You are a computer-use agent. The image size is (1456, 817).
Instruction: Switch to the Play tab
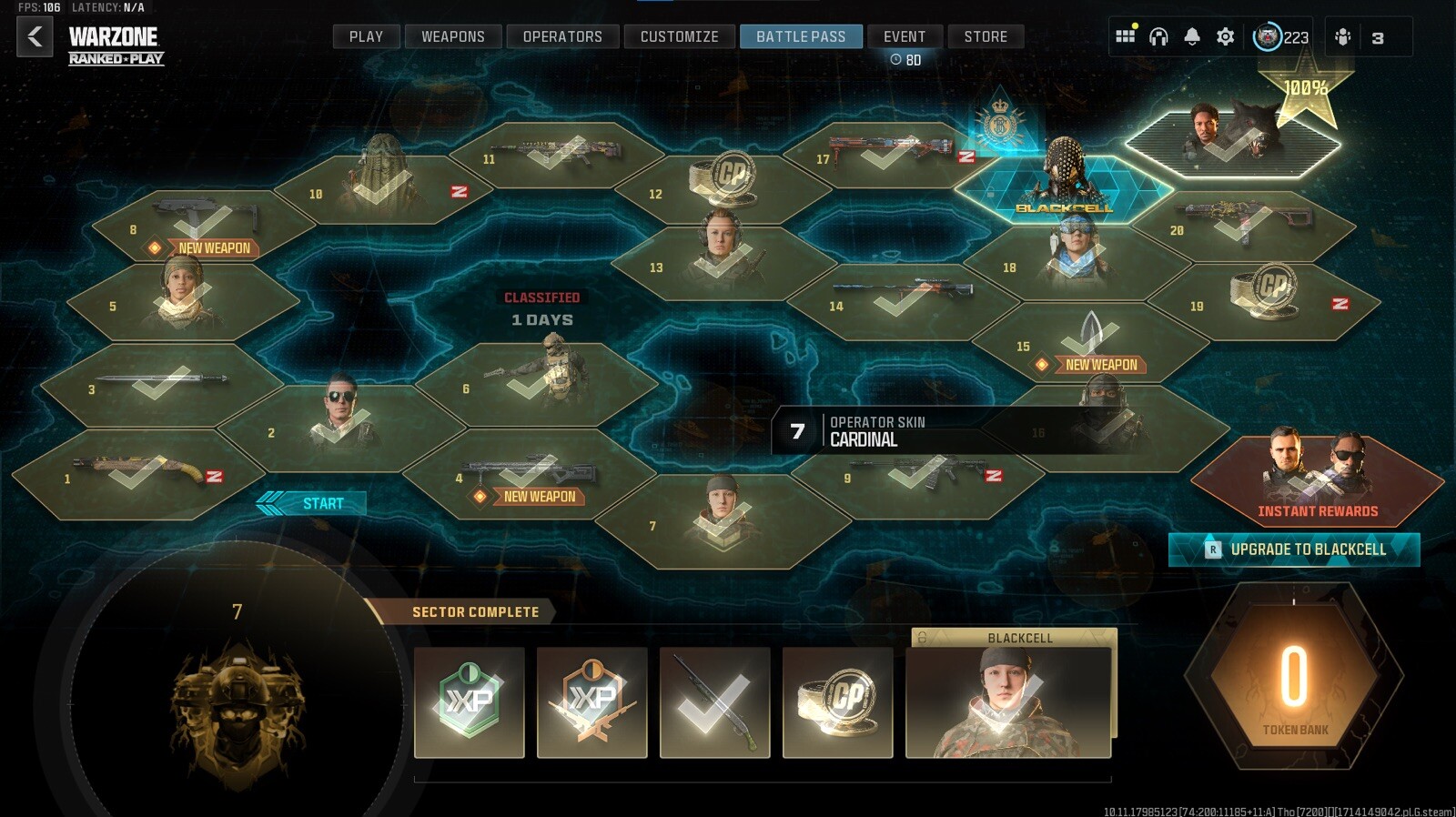coord(366,37)
